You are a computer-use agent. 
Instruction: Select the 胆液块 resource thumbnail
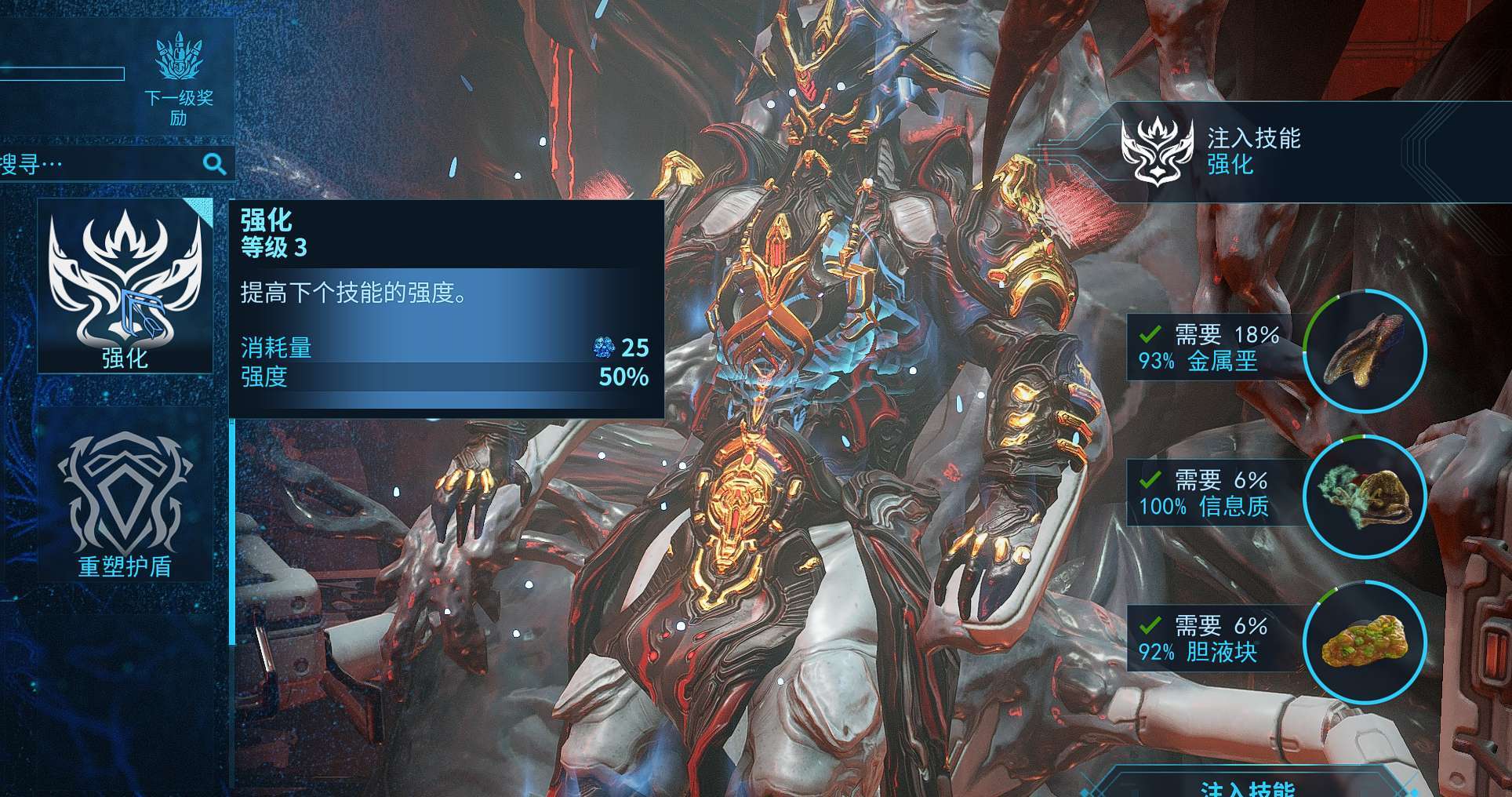(x=1365, y=643)
